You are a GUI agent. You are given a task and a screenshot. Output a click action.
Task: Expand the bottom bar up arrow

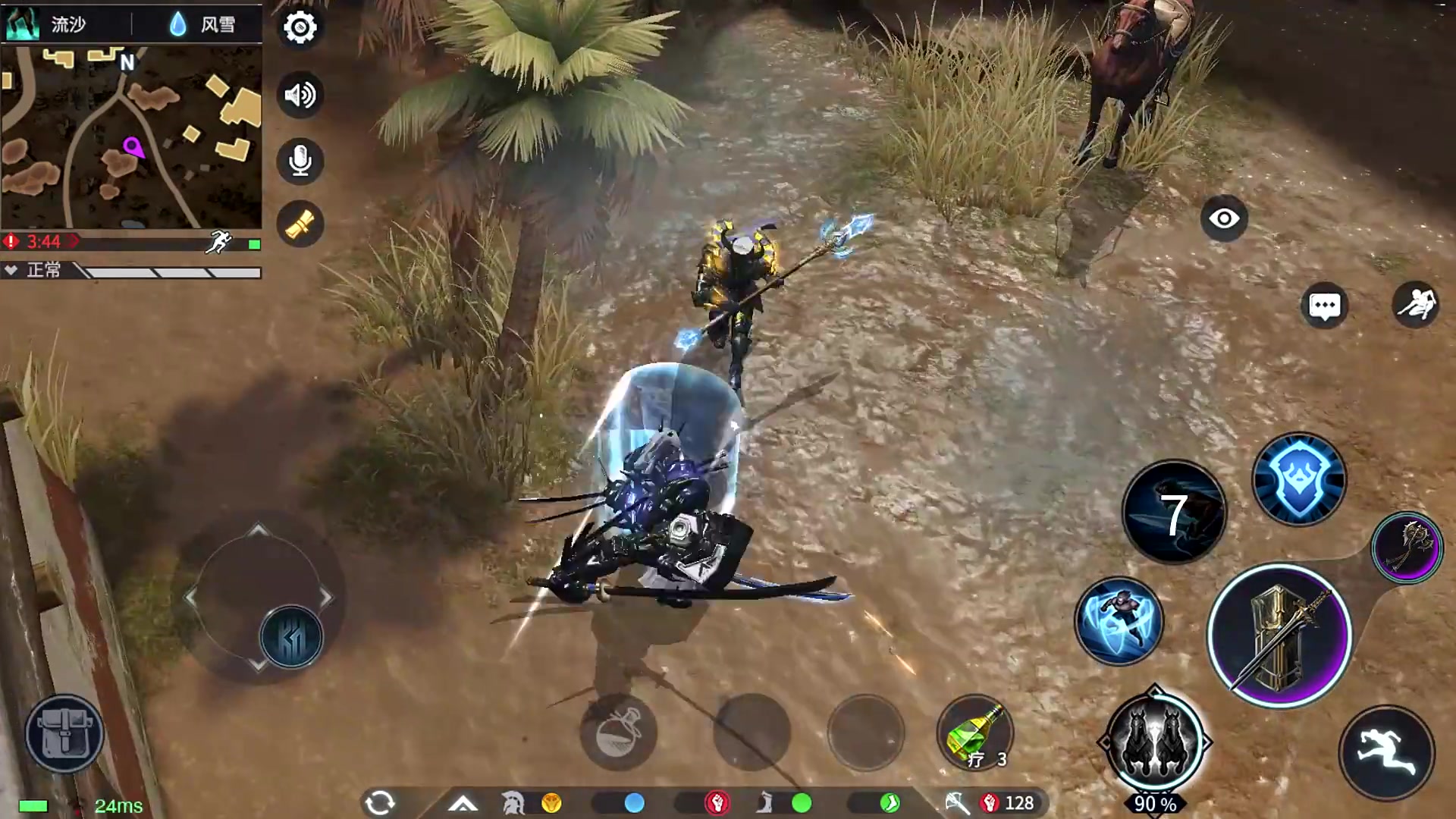[463, 803]
